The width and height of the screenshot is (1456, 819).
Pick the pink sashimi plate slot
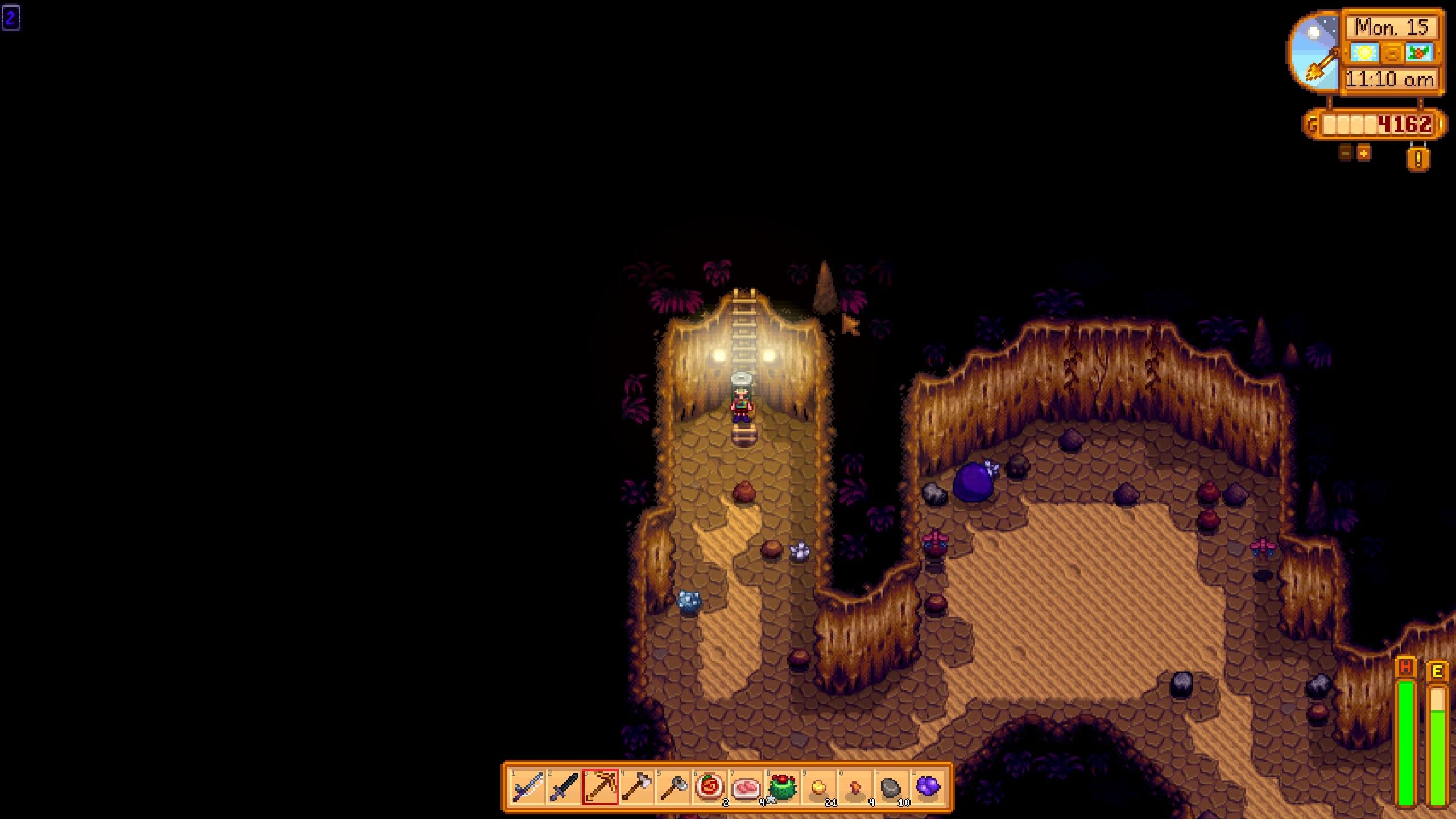coord(746,788)
